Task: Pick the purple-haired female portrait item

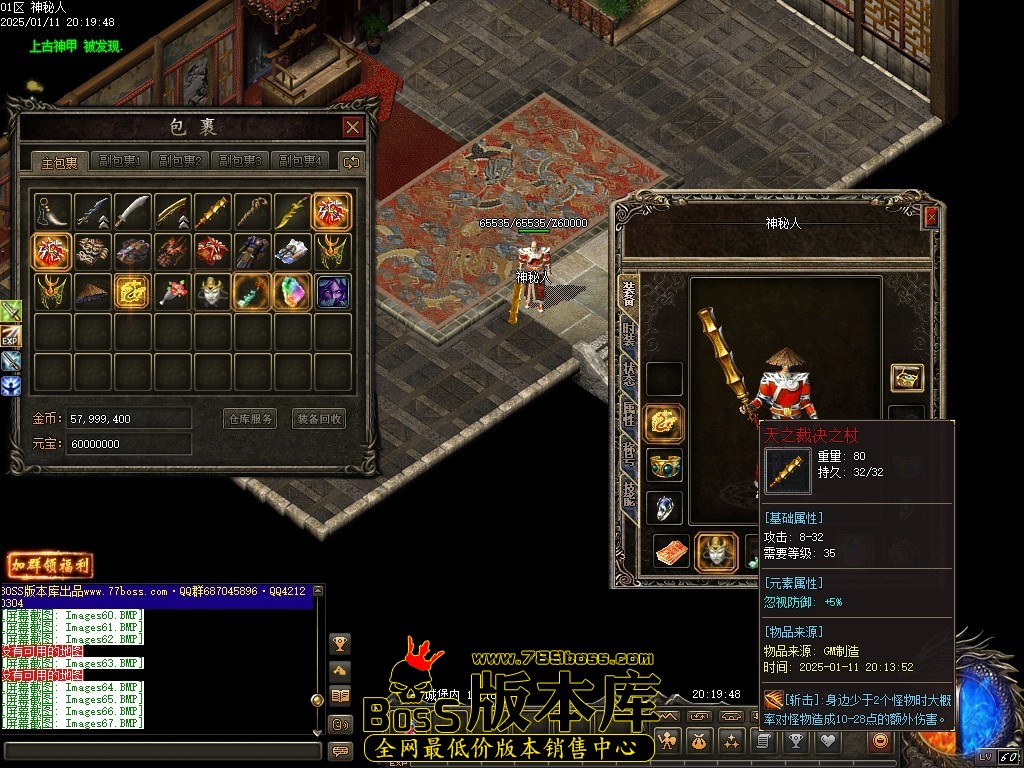Action: click(x=332, y=291)
